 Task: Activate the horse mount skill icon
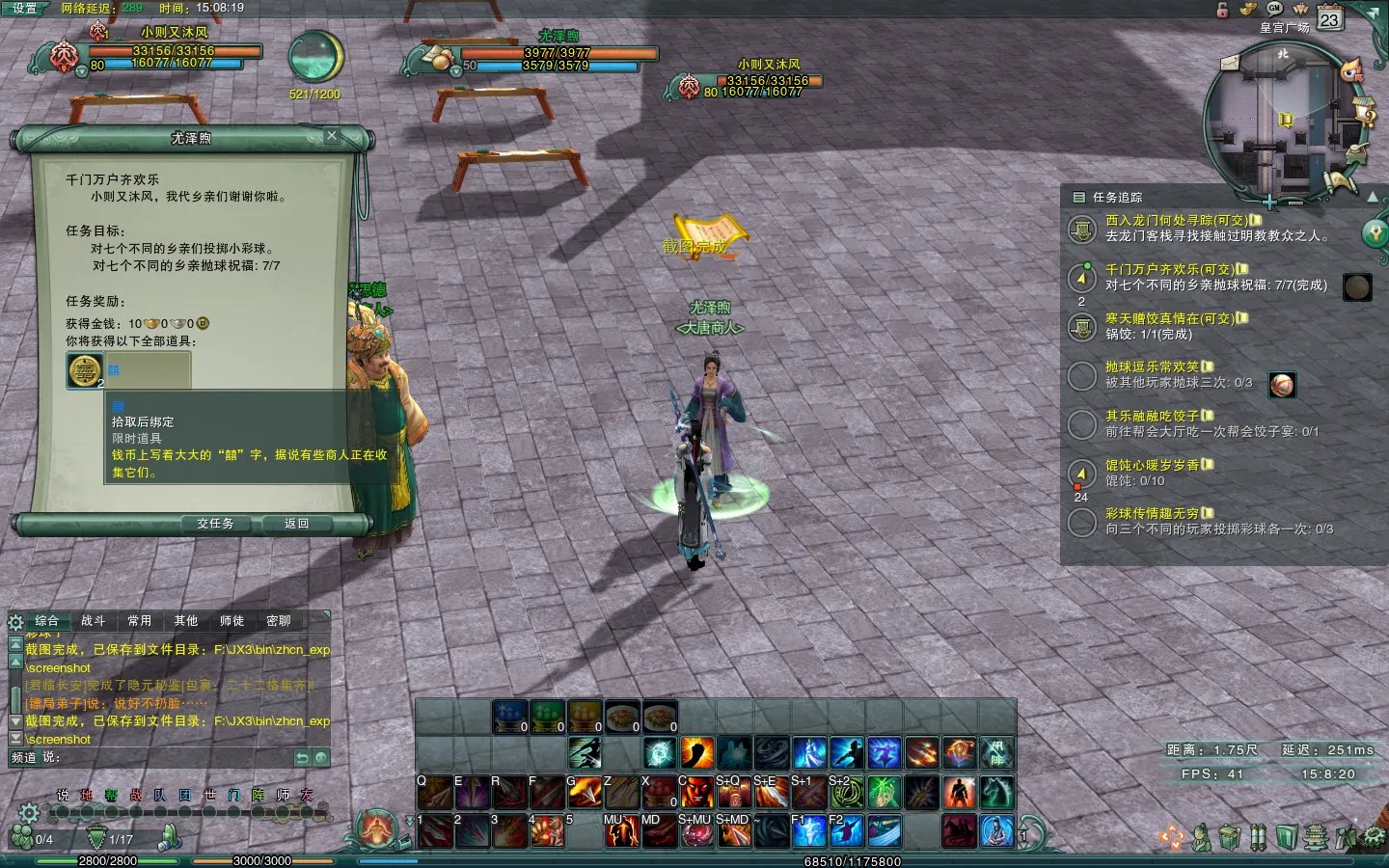[x=996, y=793]
